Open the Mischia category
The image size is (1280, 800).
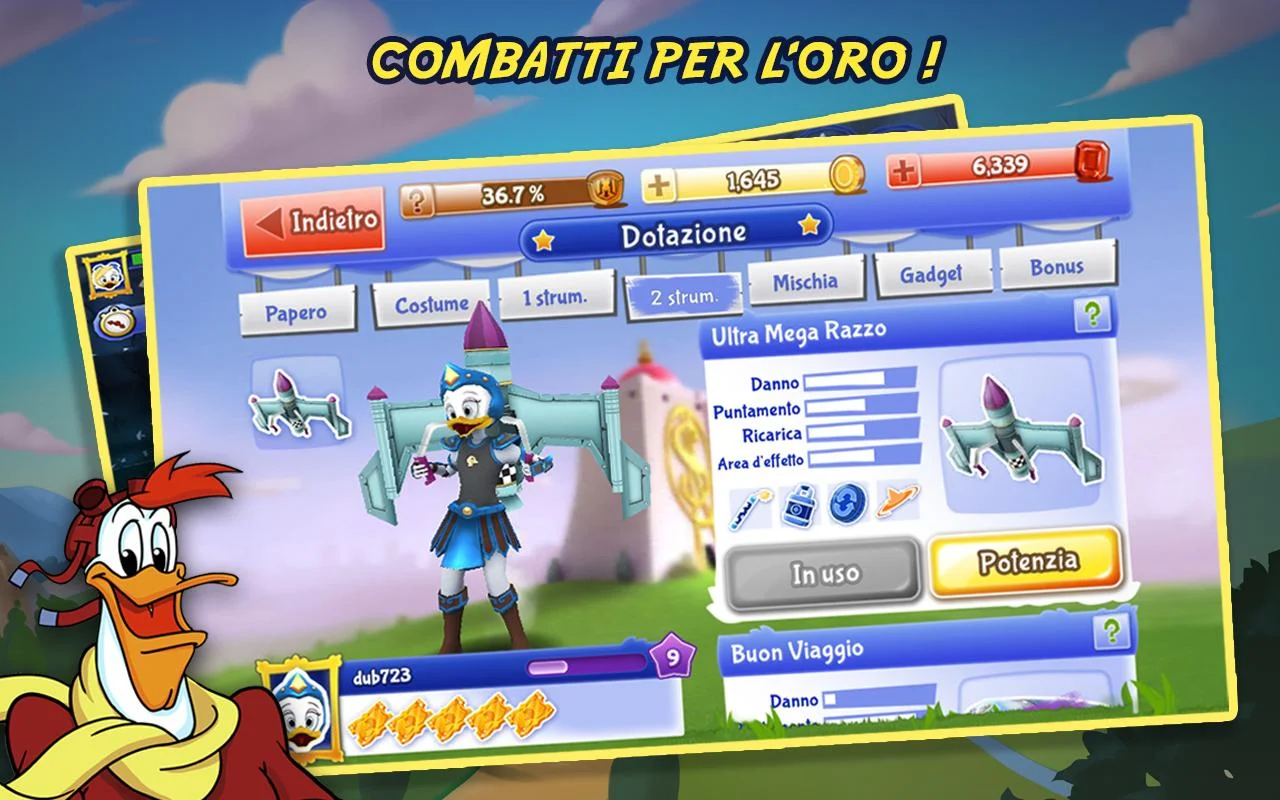808,281
